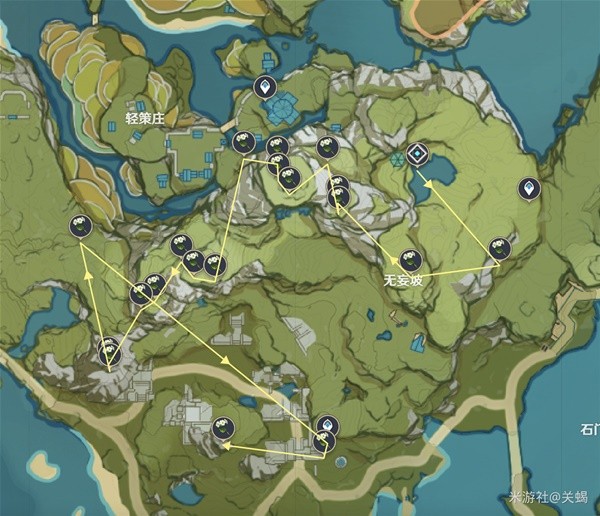Click the flower marker nearest Qingce Village bridge
Image resolution: width=600 pixels, height=516 pixels.
242,143
